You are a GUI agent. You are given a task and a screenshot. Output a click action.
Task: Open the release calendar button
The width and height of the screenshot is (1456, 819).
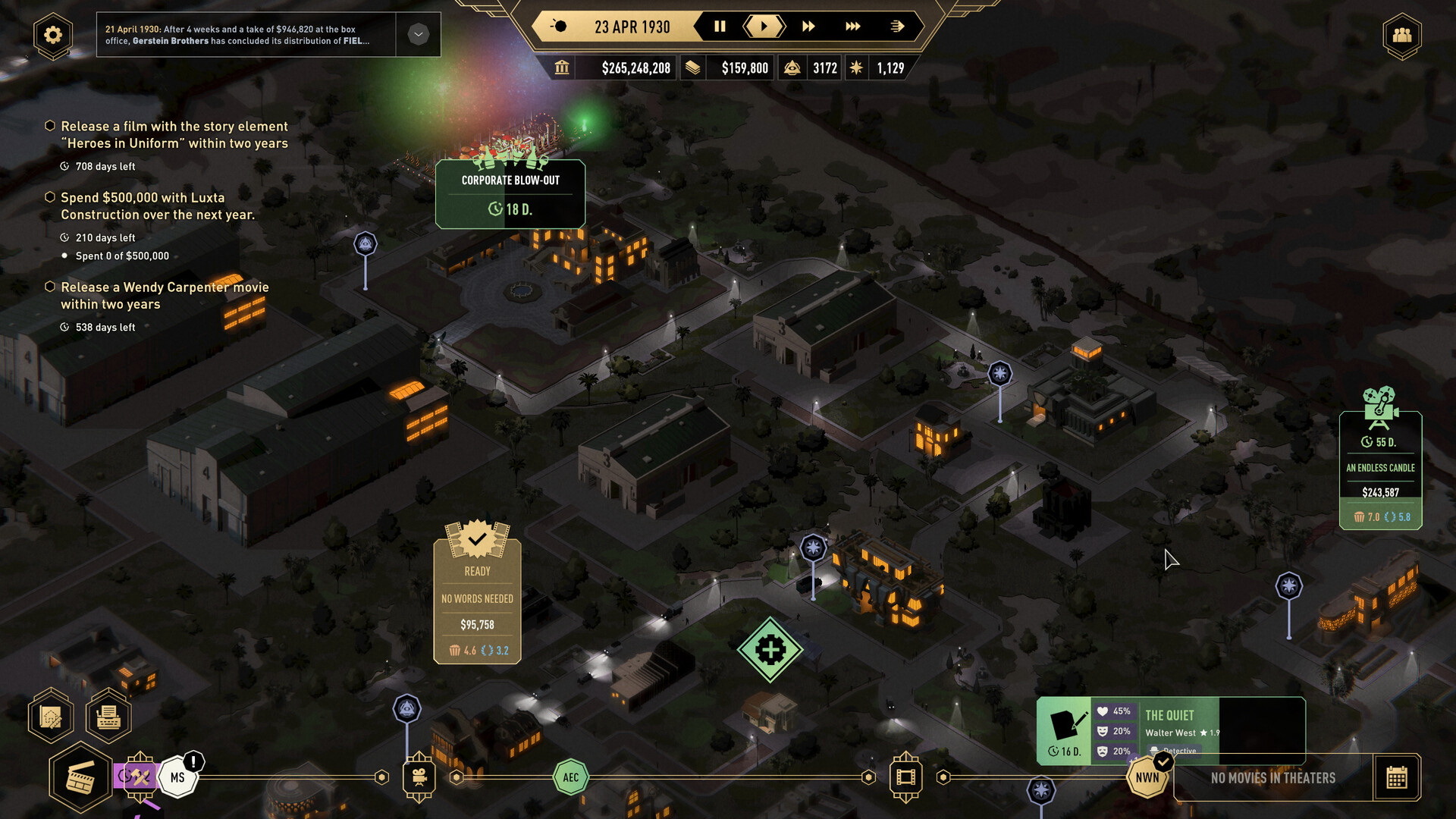(1396, 777)
